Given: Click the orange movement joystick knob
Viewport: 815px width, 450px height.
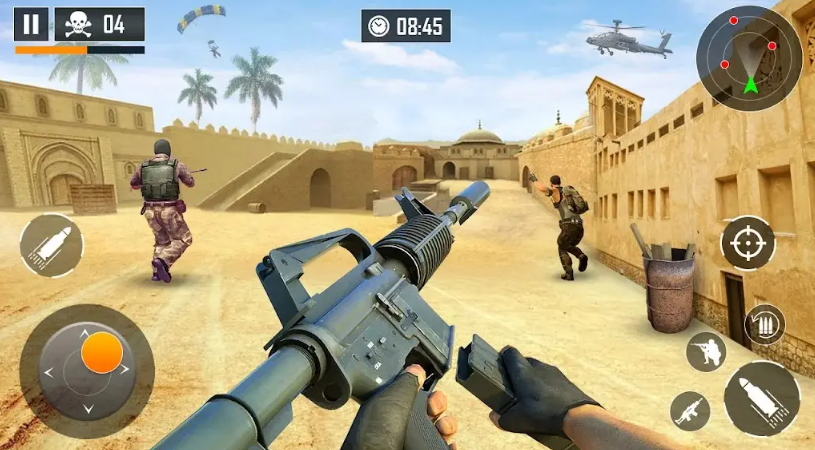Looking at the screenshot, I should pos(101,353).
